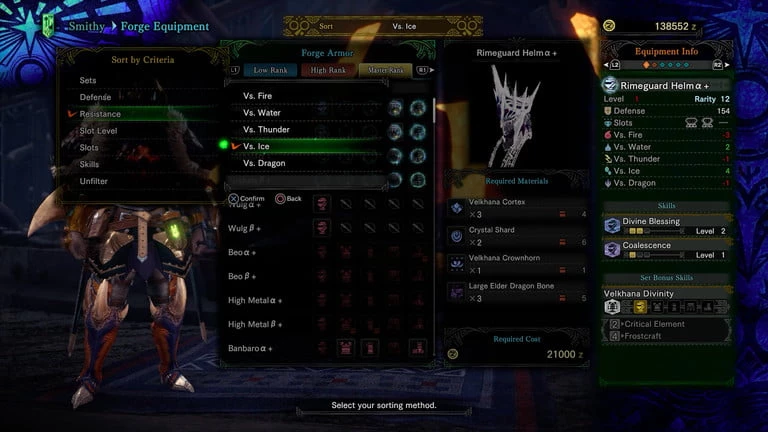Select the Resistance sort criterion

coord(100,114)
